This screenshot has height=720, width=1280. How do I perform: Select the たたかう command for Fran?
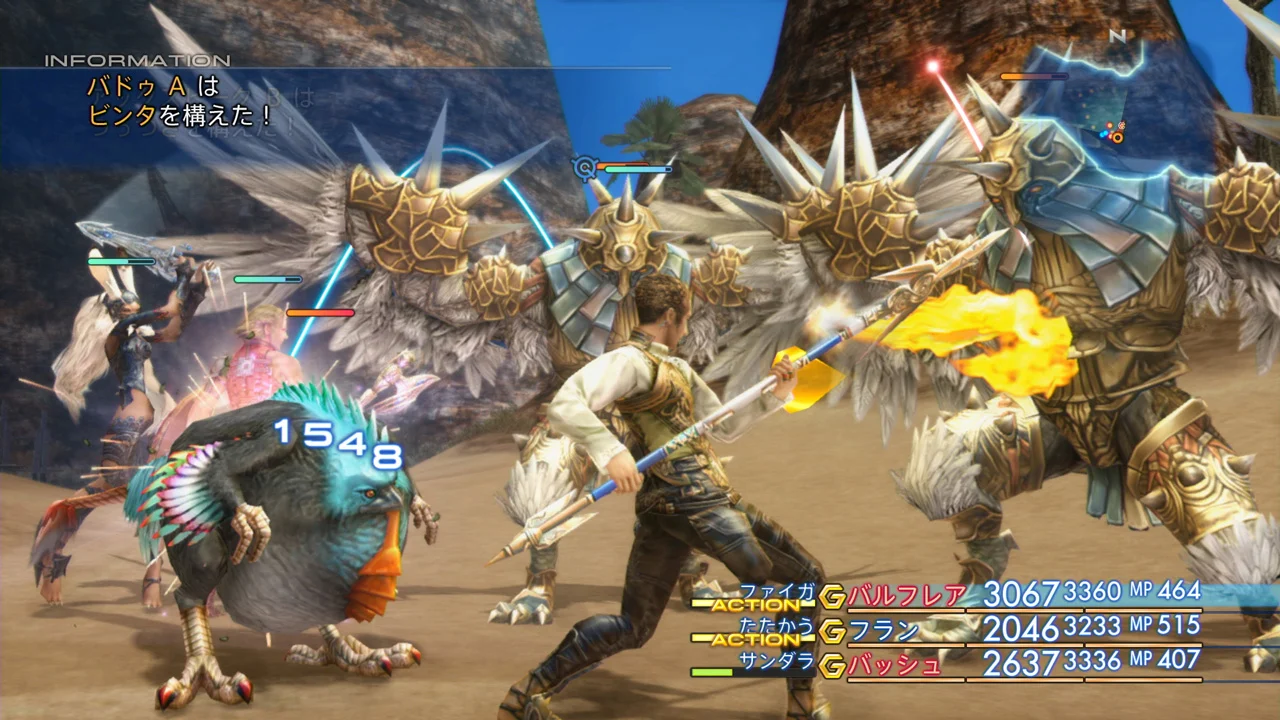(x=779, y=625)
